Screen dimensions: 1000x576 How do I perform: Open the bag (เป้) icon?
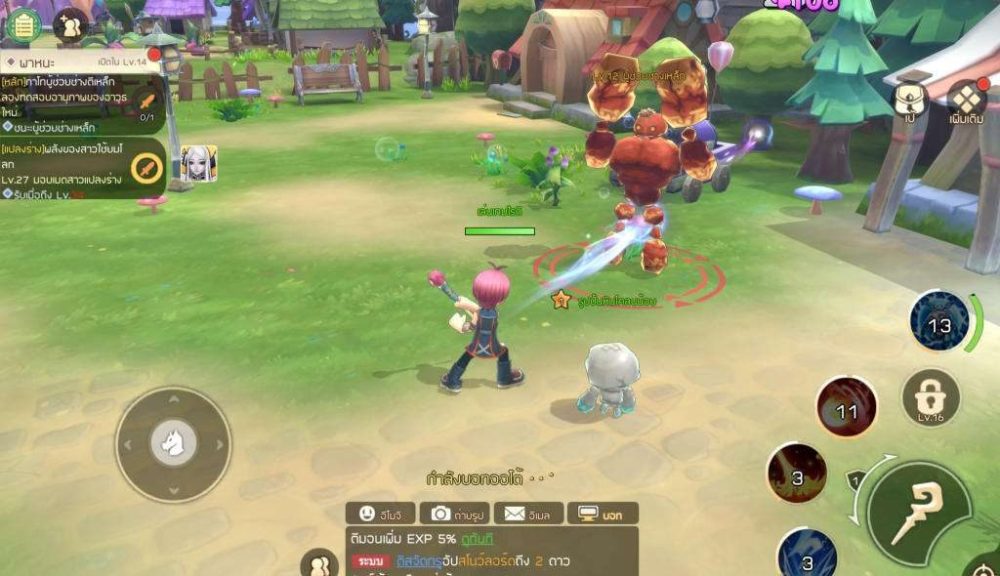(x=910, y=100)
